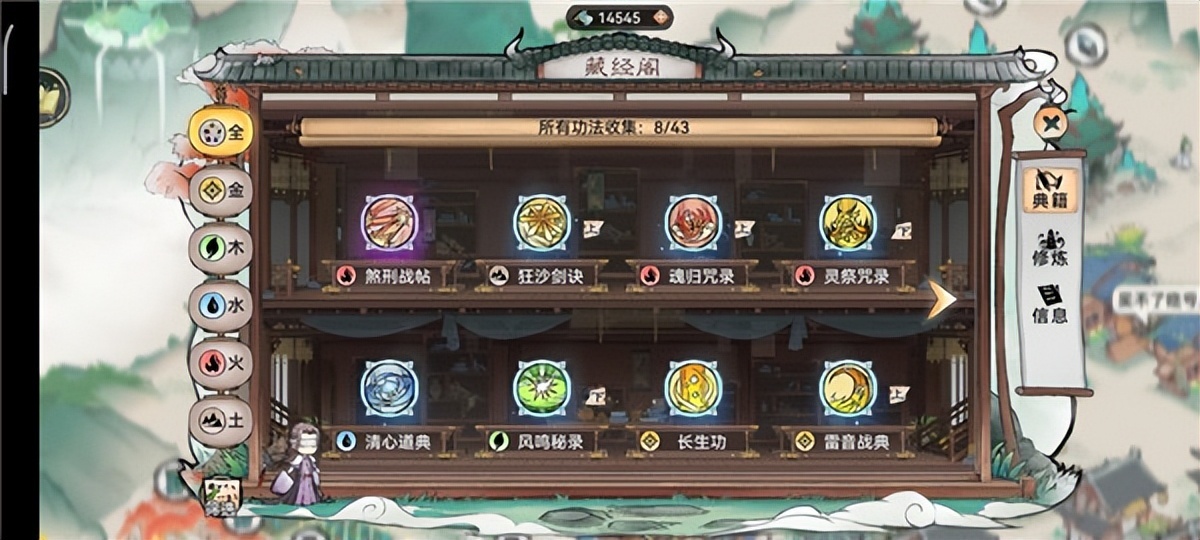Go to the next page arrow
1200x540 pixels.
tap(940, 298)
